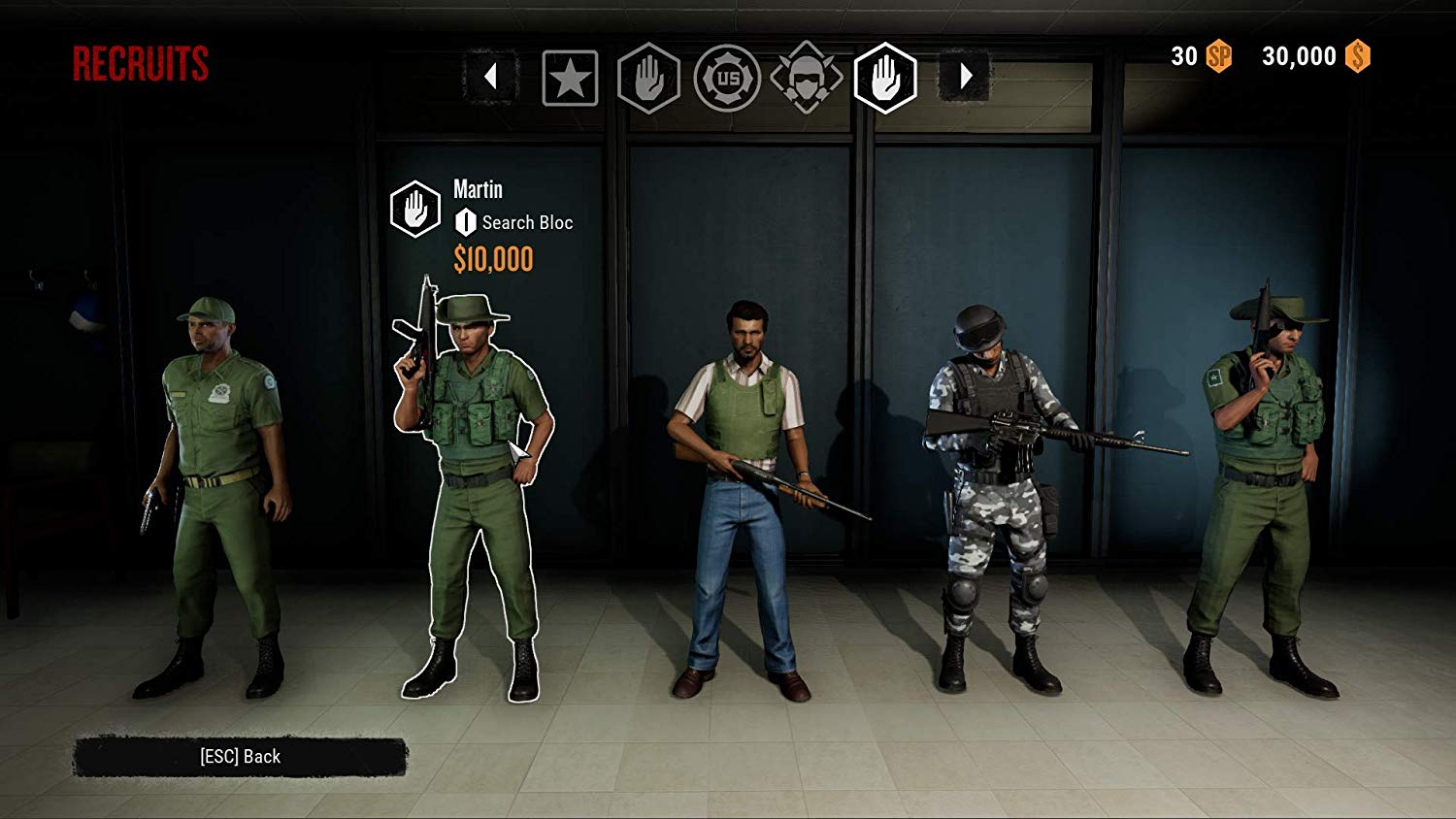This screenshot has height=819, width=1456.
Task: Select the recruit holding the shotgun
Action: click(747, 485)
